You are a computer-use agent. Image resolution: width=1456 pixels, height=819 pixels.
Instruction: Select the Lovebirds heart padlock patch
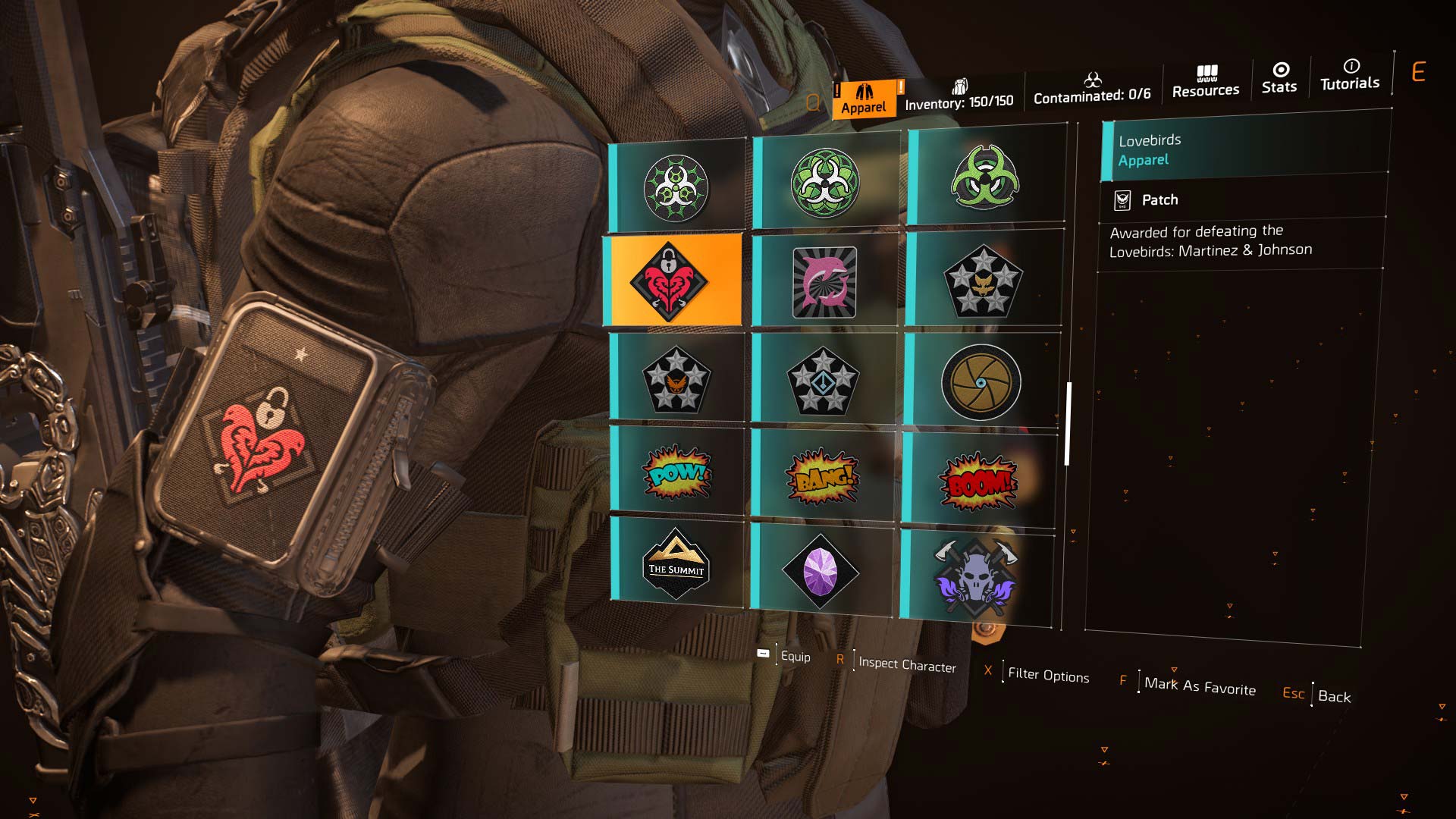point(672,281)
